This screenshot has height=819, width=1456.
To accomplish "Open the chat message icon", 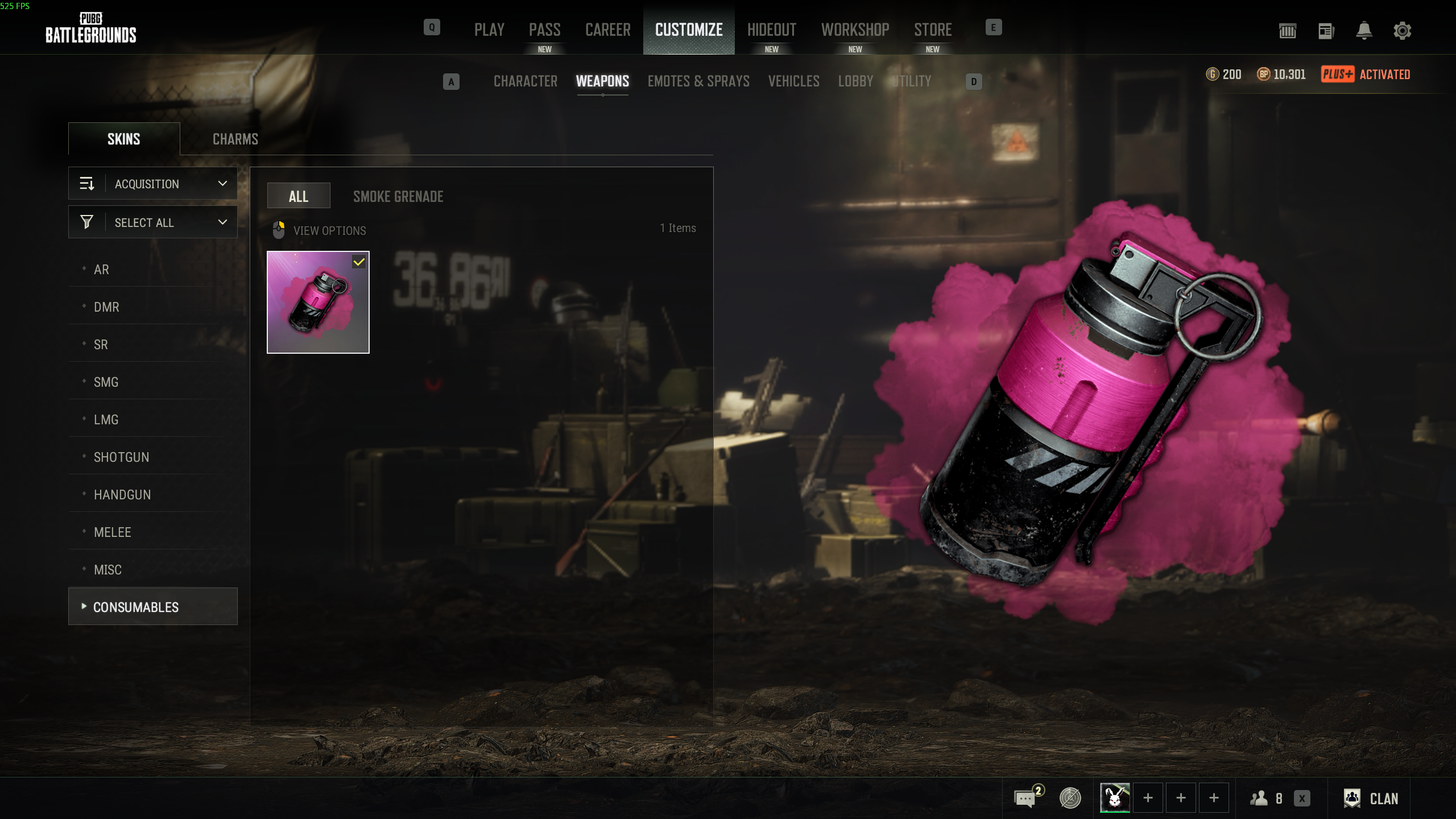I will pos(1025,799).
